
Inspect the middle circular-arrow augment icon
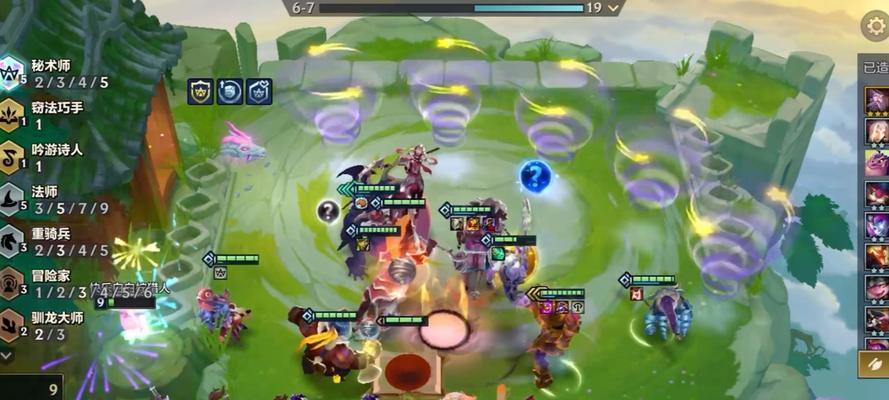tap(229, 91)
